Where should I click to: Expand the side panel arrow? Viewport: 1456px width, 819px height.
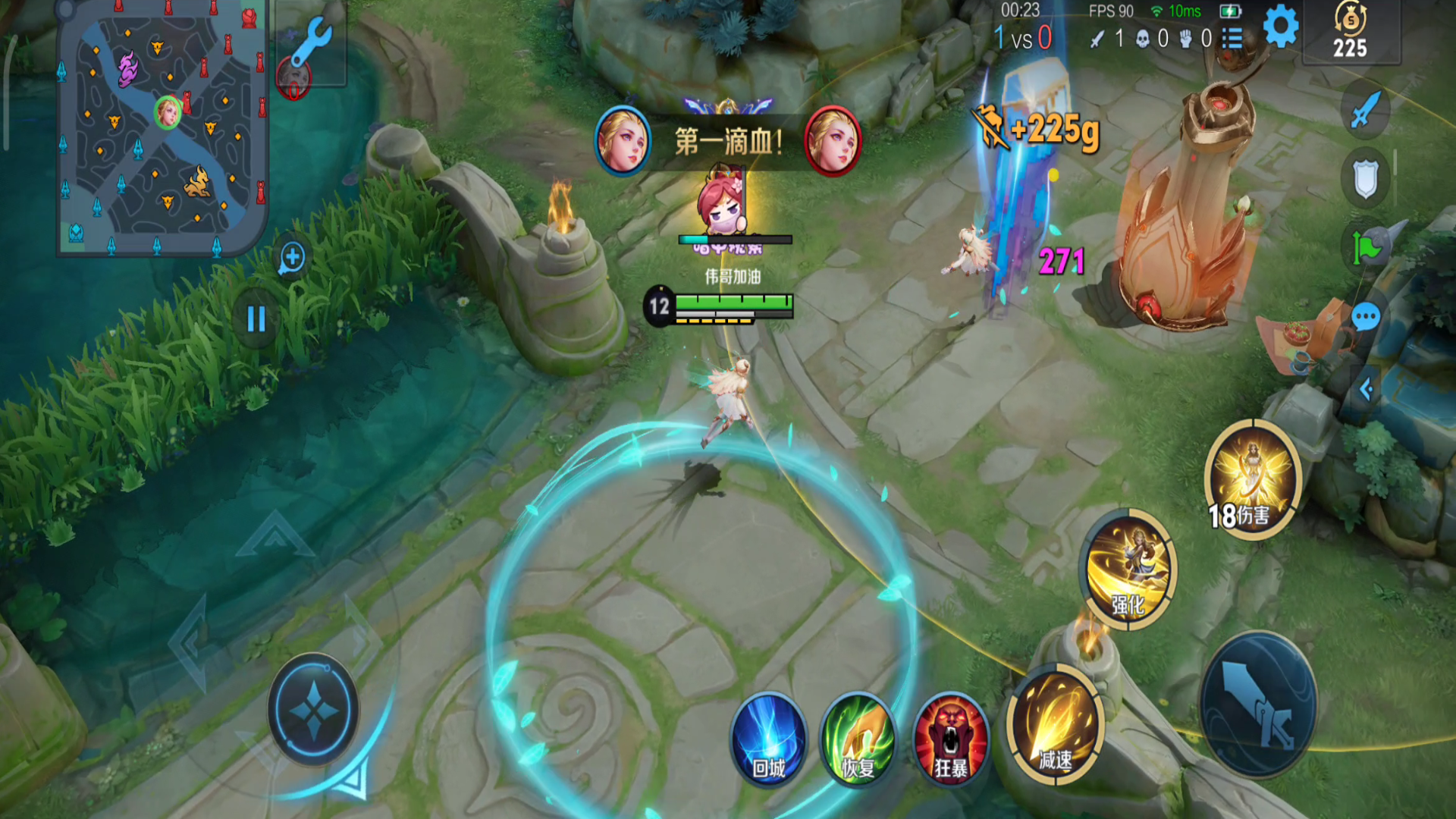(1366, 390)
